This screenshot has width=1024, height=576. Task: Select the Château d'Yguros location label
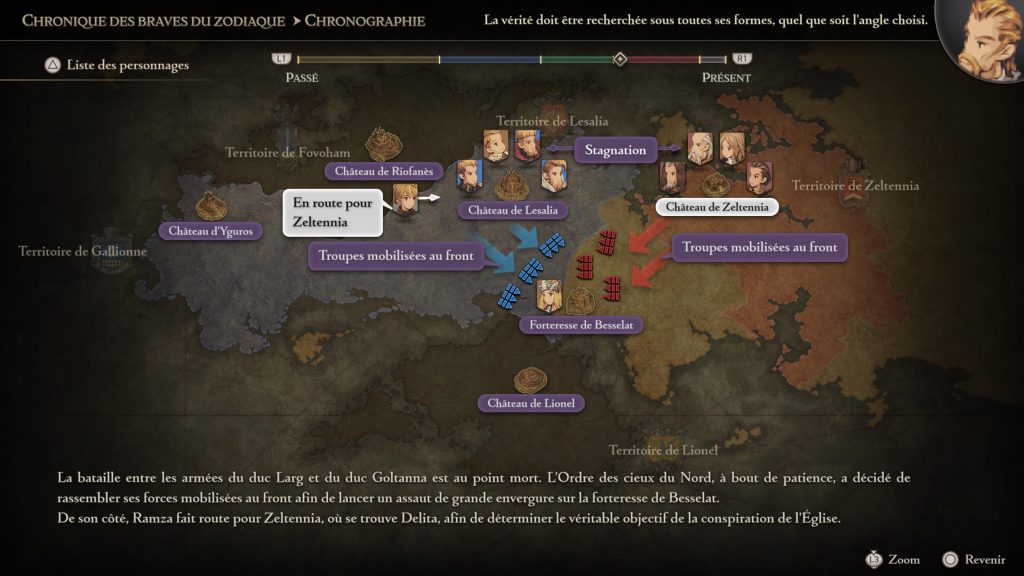[x=211, y=231]
